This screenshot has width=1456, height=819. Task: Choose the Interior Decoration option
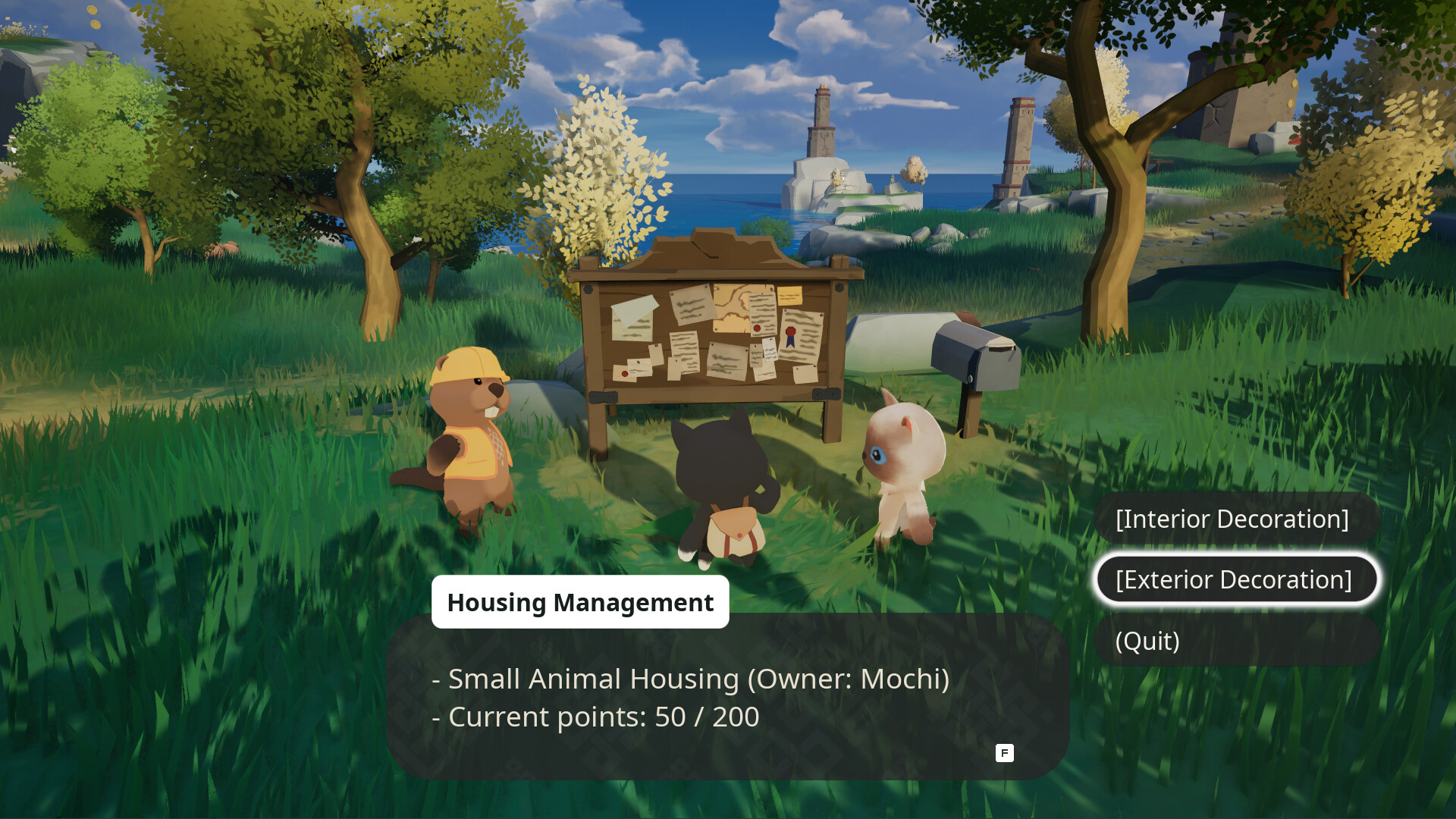click(x=1235, y=519)
